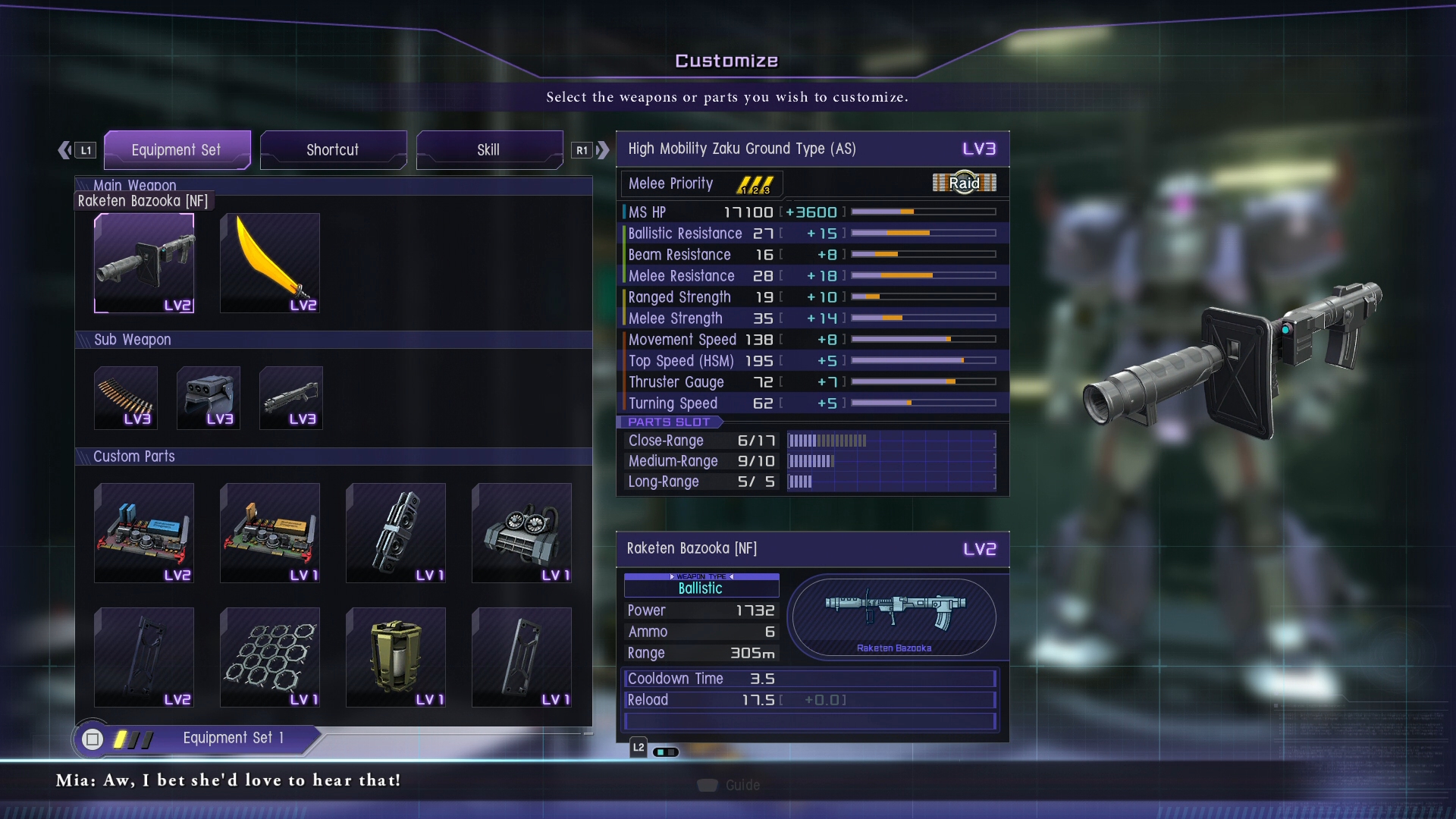The image size is (1456, 819).
Task: Select the LV1 dark armor plate part
Action: coord(522,657)
